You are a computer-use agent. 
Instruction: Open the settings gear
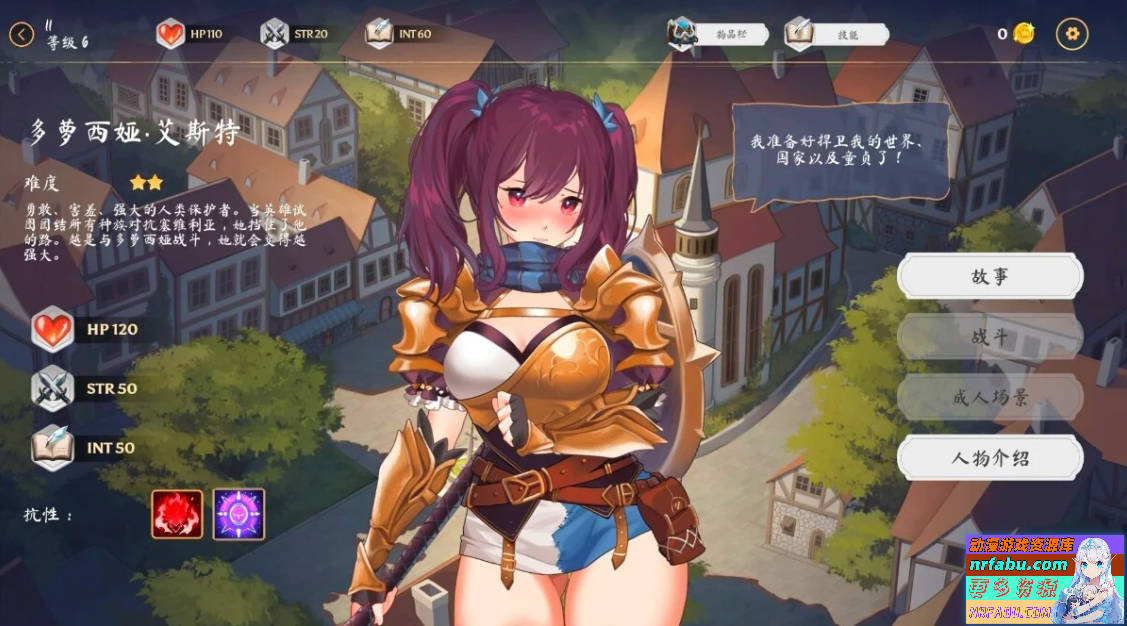coord(1072,33)
